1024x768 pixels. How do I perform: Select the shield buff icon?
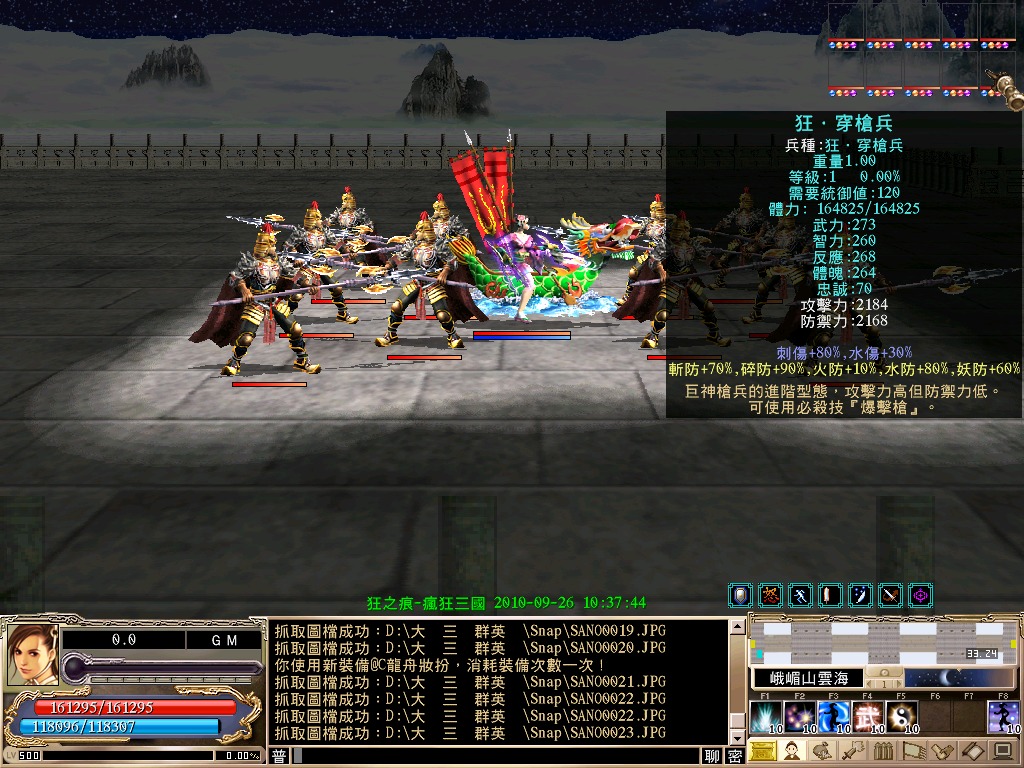pyautogui.click(x=741, y=596)
